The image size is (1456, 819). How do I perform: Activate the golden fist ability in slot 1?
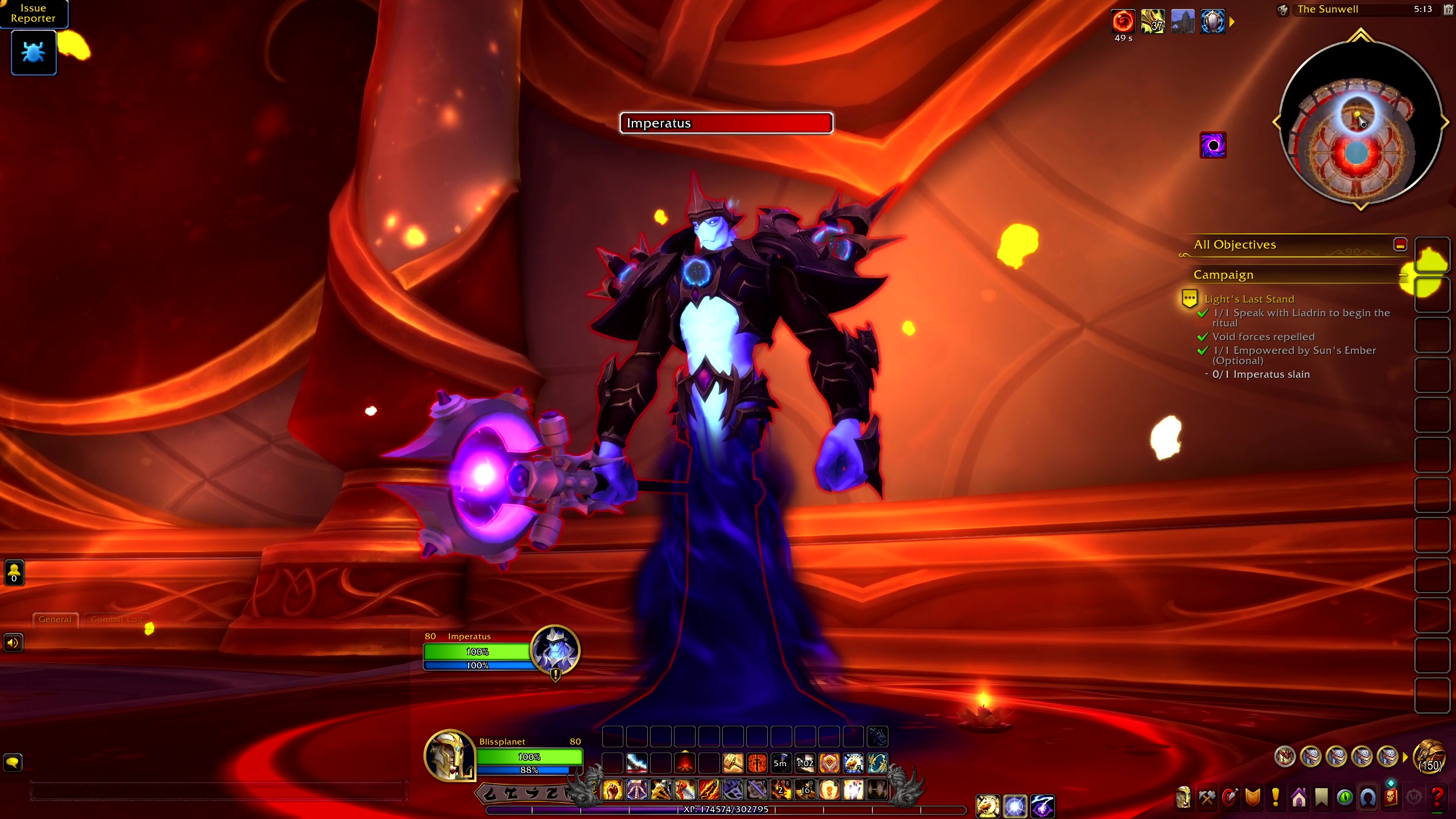tap(613, 790)
